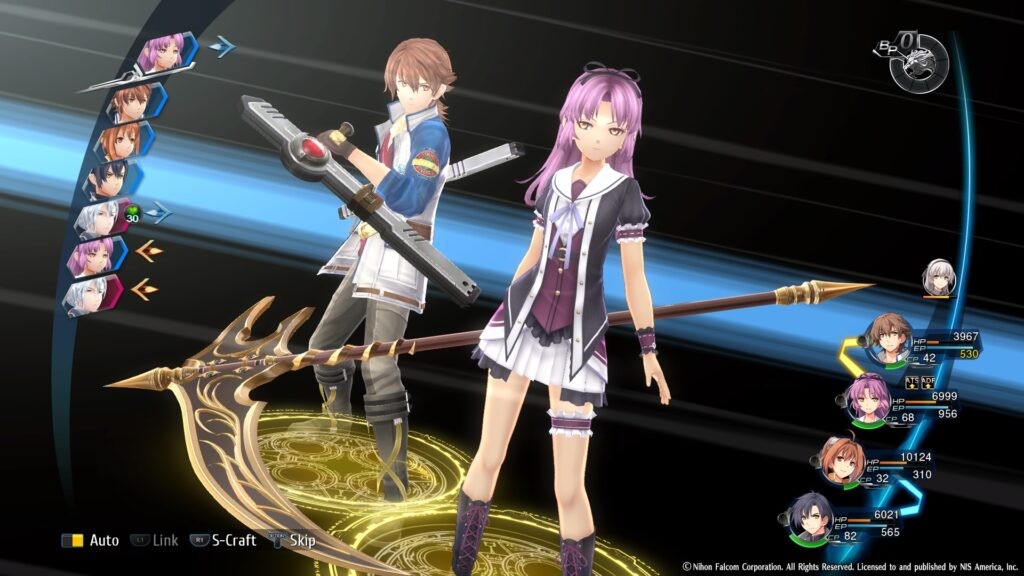Select the current-turn pink-haired portrait in turn order
Image resolution: width=1024 pixels, height=576 pixels.
coord(160,55)
